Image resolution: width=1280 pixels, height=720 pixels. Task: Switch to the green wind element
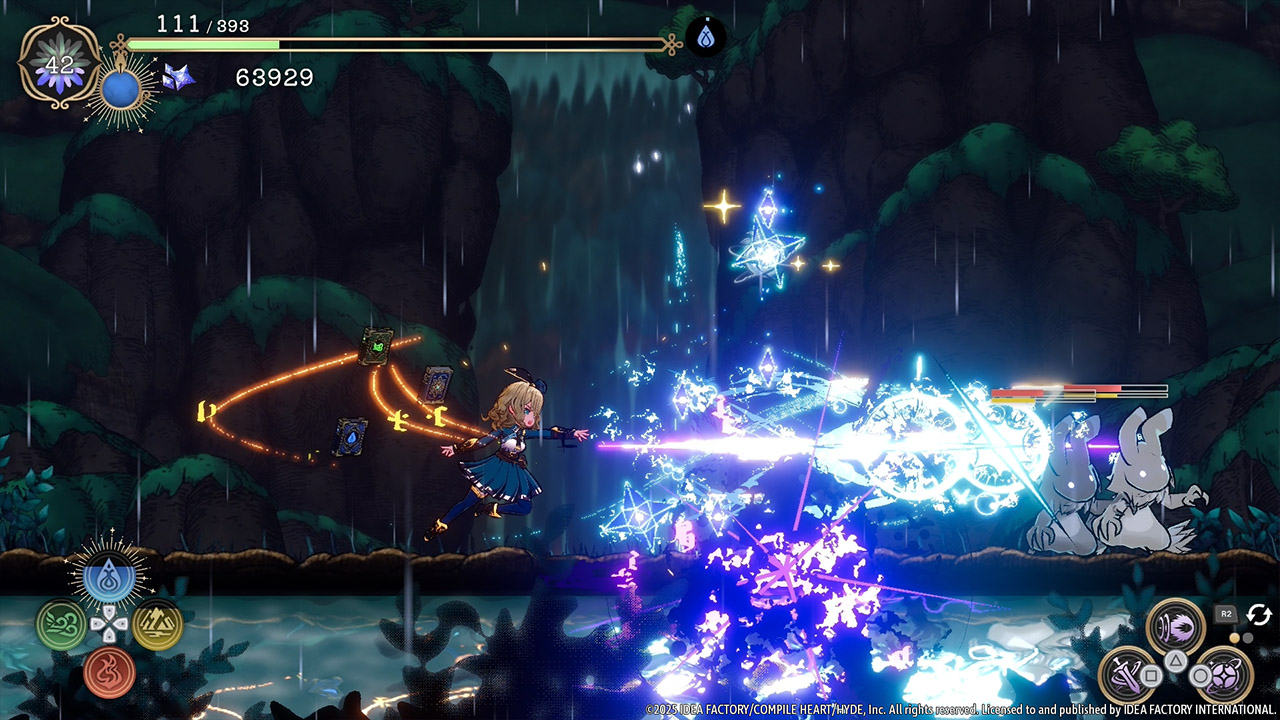(60, 624)
